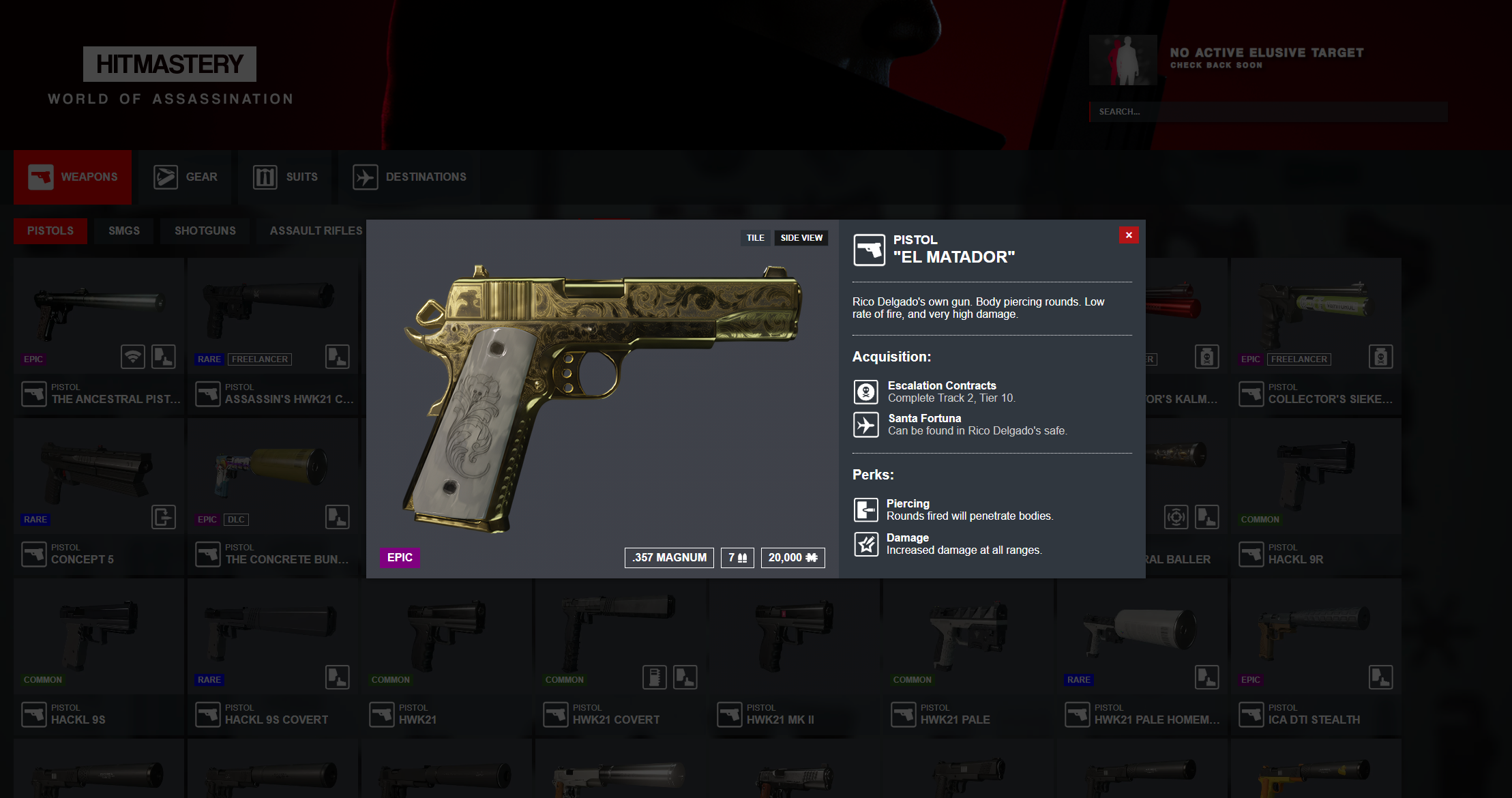Show the SMGs weapon list
1512x798 pixels.
point(124,231)
